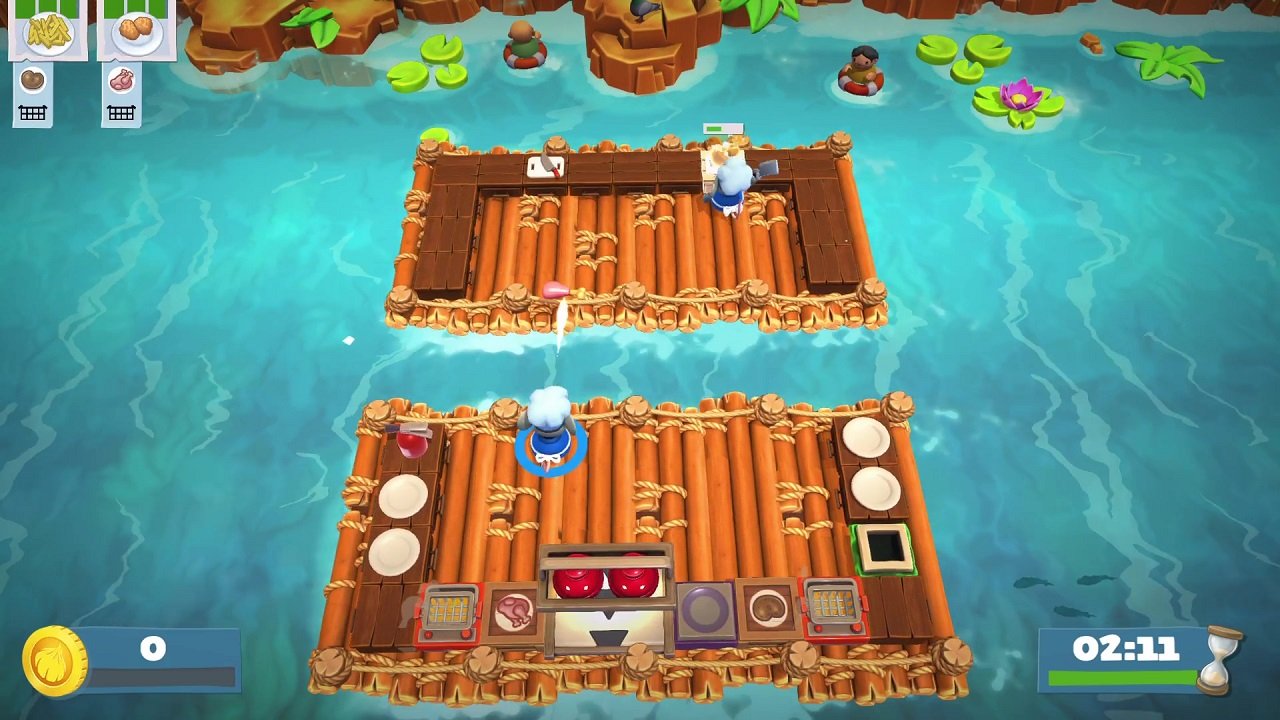Click the basket icon below the nuggets order

(x=121, y=111)
